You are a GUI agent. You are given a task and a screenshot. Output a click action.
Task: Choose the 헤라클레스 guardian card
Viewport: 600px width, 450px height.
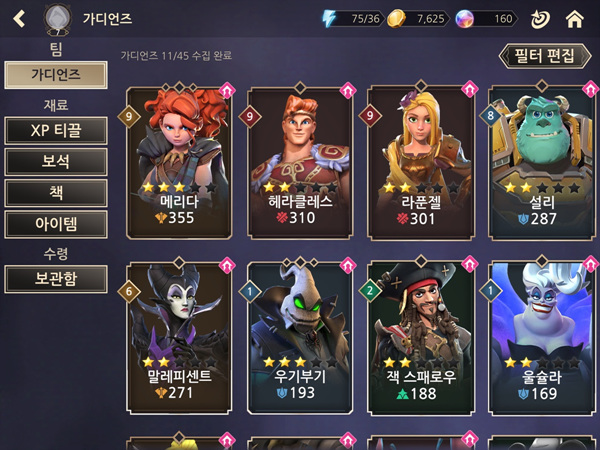pyautogui.click(x=301, y=160)
